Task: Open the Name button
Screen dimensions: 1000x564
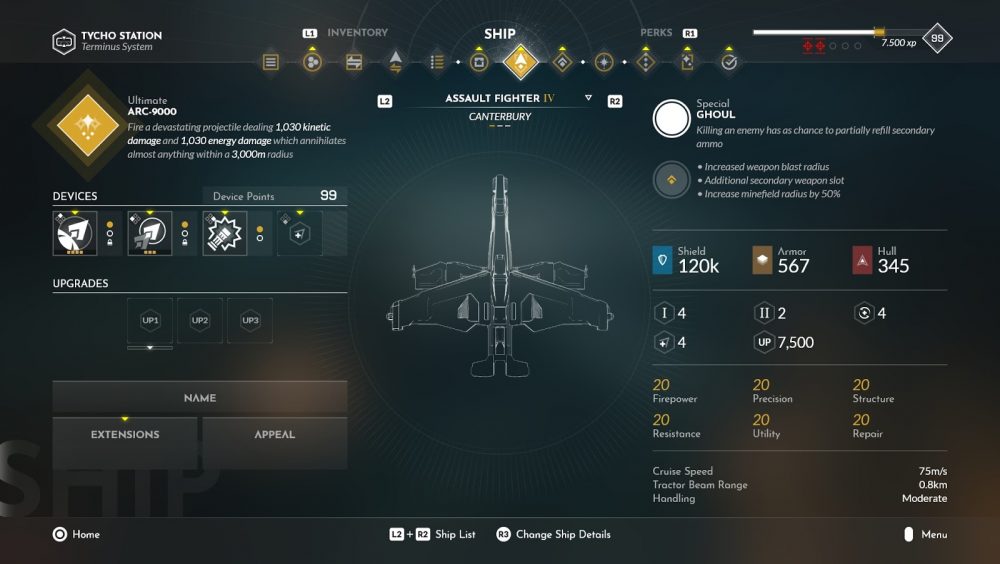Action: coord(200,398)
